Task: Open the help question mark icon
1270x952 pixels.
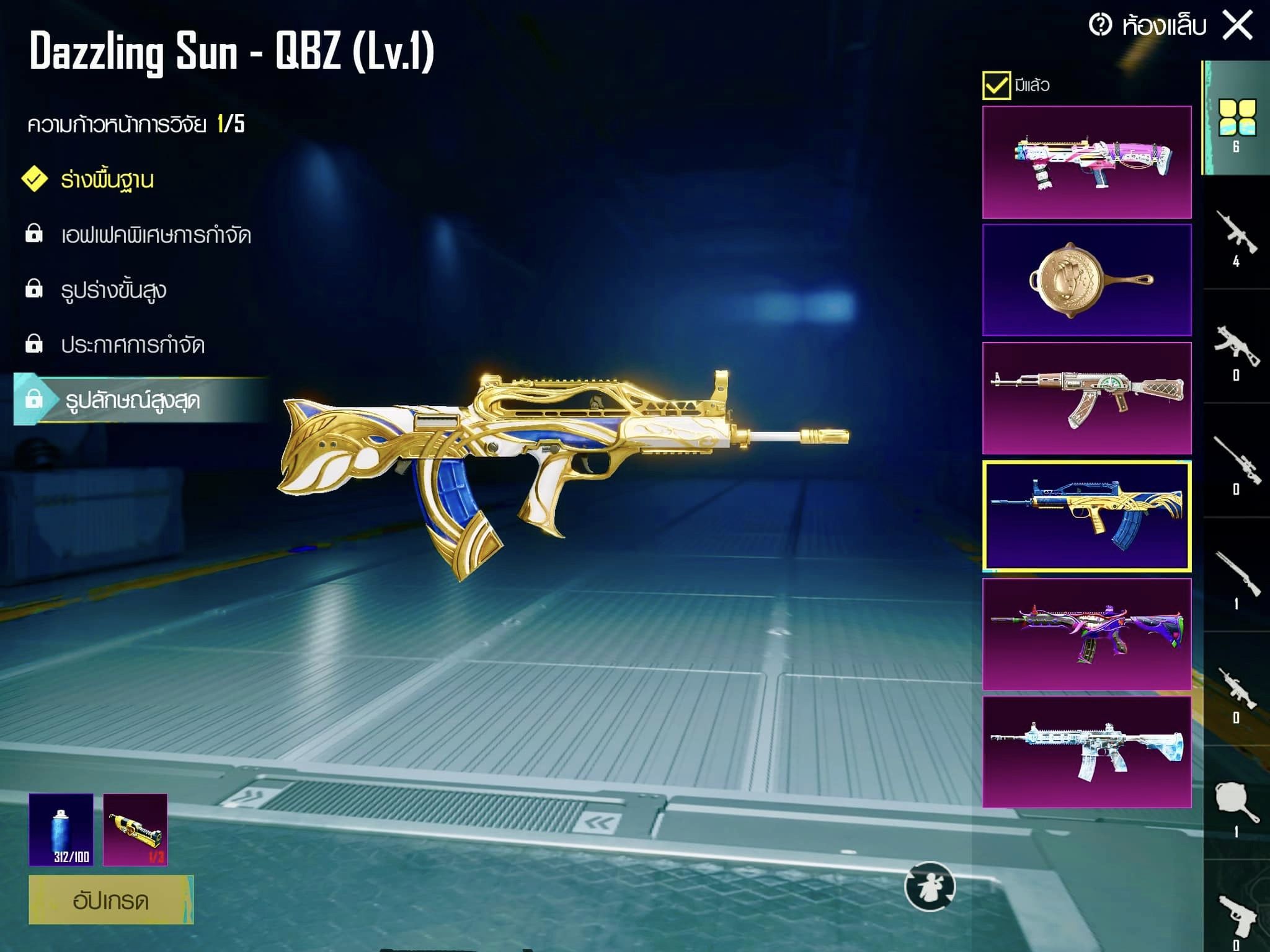Action: point(1101,25)
